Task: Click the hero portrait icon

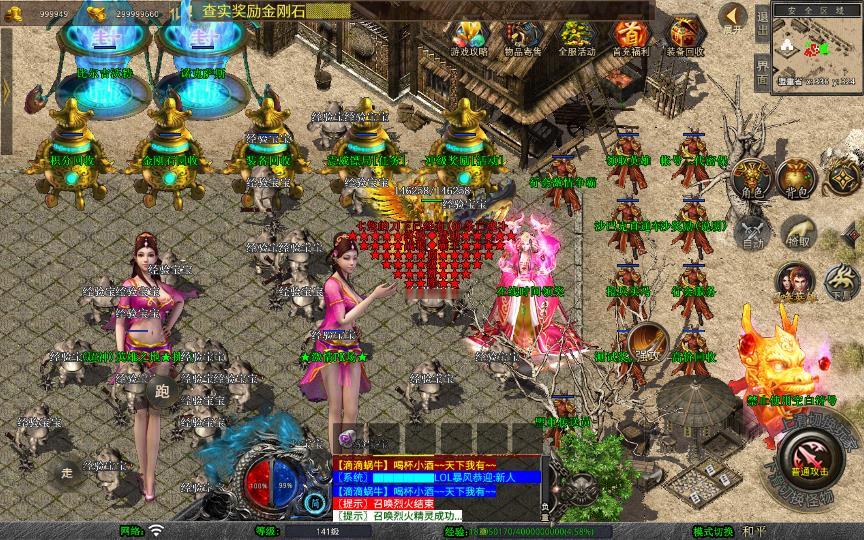Action: click(796, 281)
